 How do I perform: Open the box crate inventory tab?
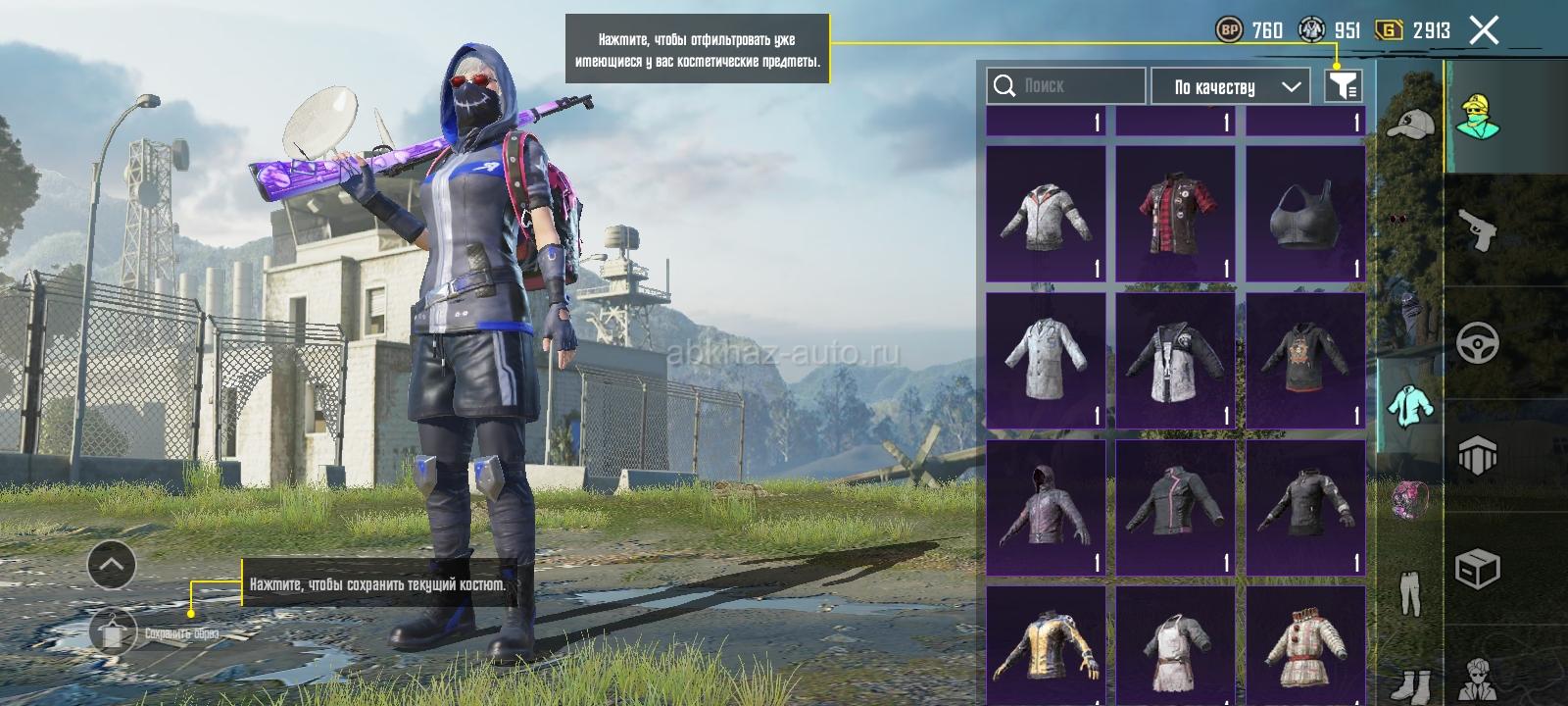point(1478,568)
